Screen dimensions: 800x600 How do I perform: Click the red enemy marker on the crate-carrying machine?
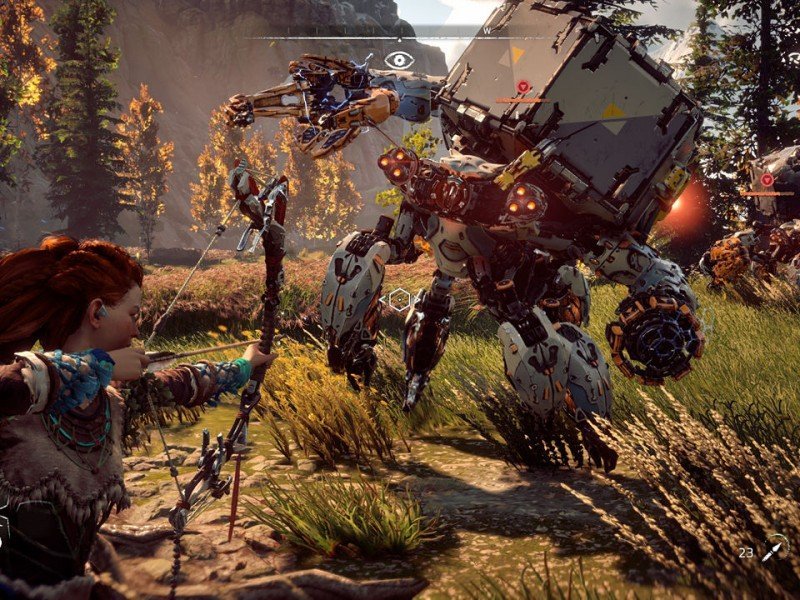(x=523, y=87)
